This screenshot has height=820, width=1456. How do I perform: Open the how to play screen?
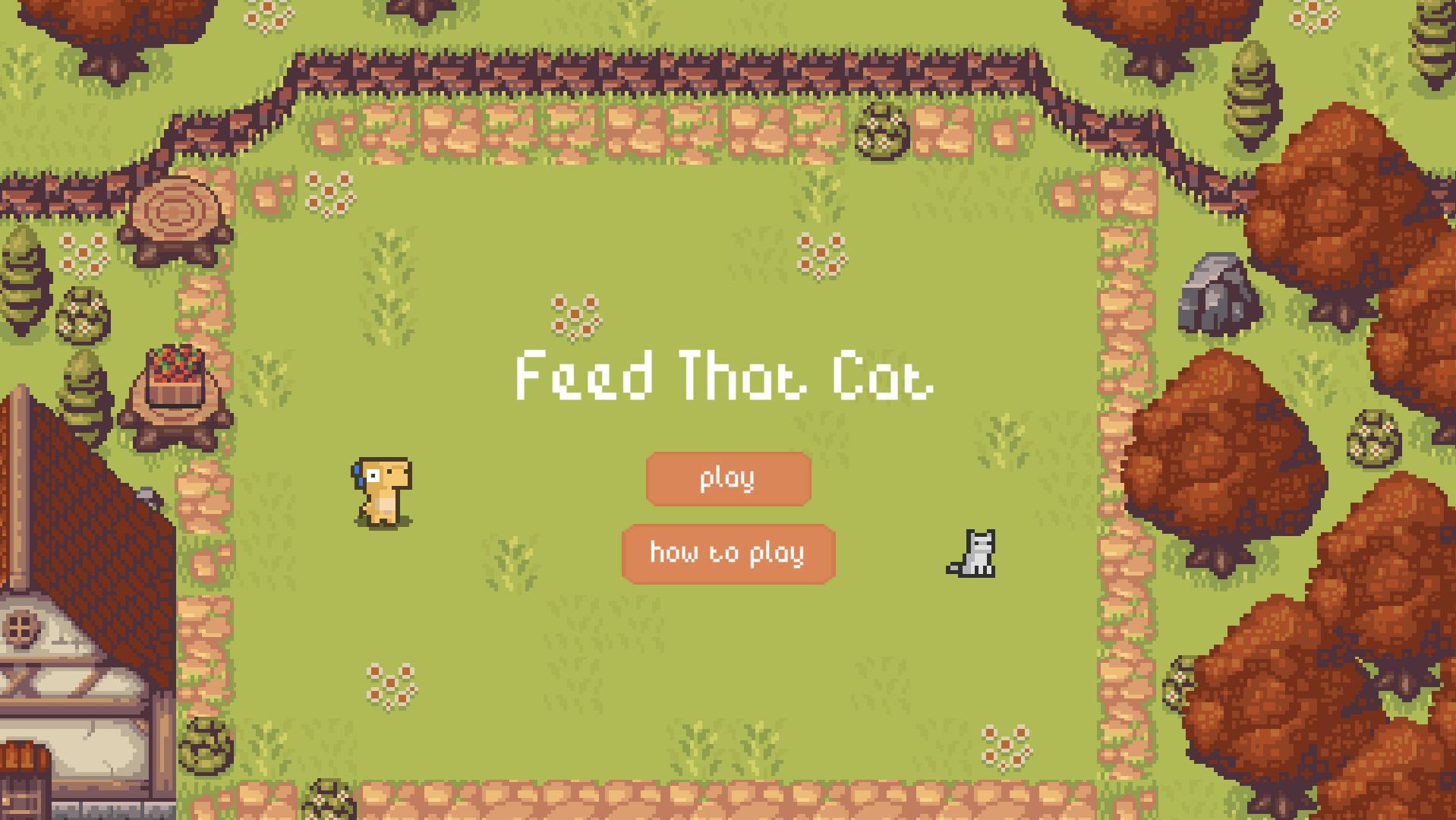pyautogui.click(x=727, y=553)
